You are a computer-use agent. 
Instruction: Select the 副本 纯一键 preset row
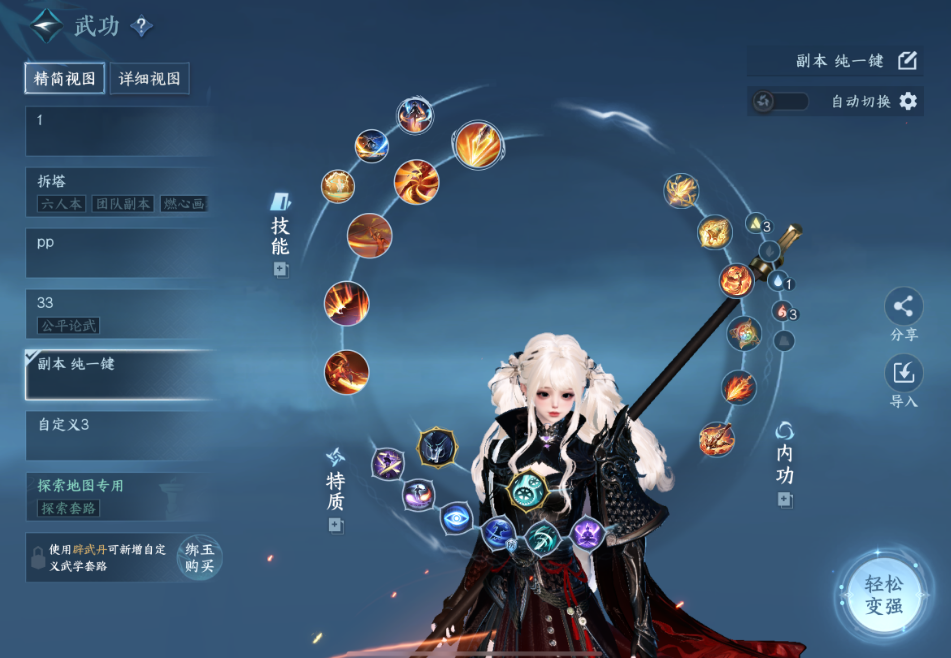[x=120, y=374]
